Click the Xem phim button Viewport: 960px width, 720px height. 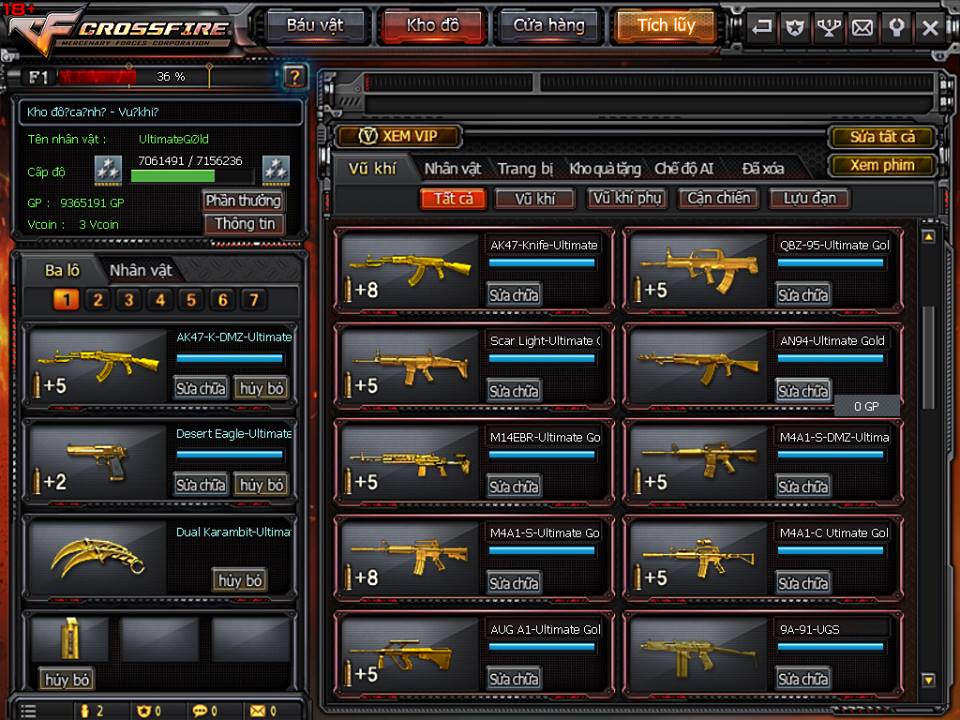(x=882, y=165)
